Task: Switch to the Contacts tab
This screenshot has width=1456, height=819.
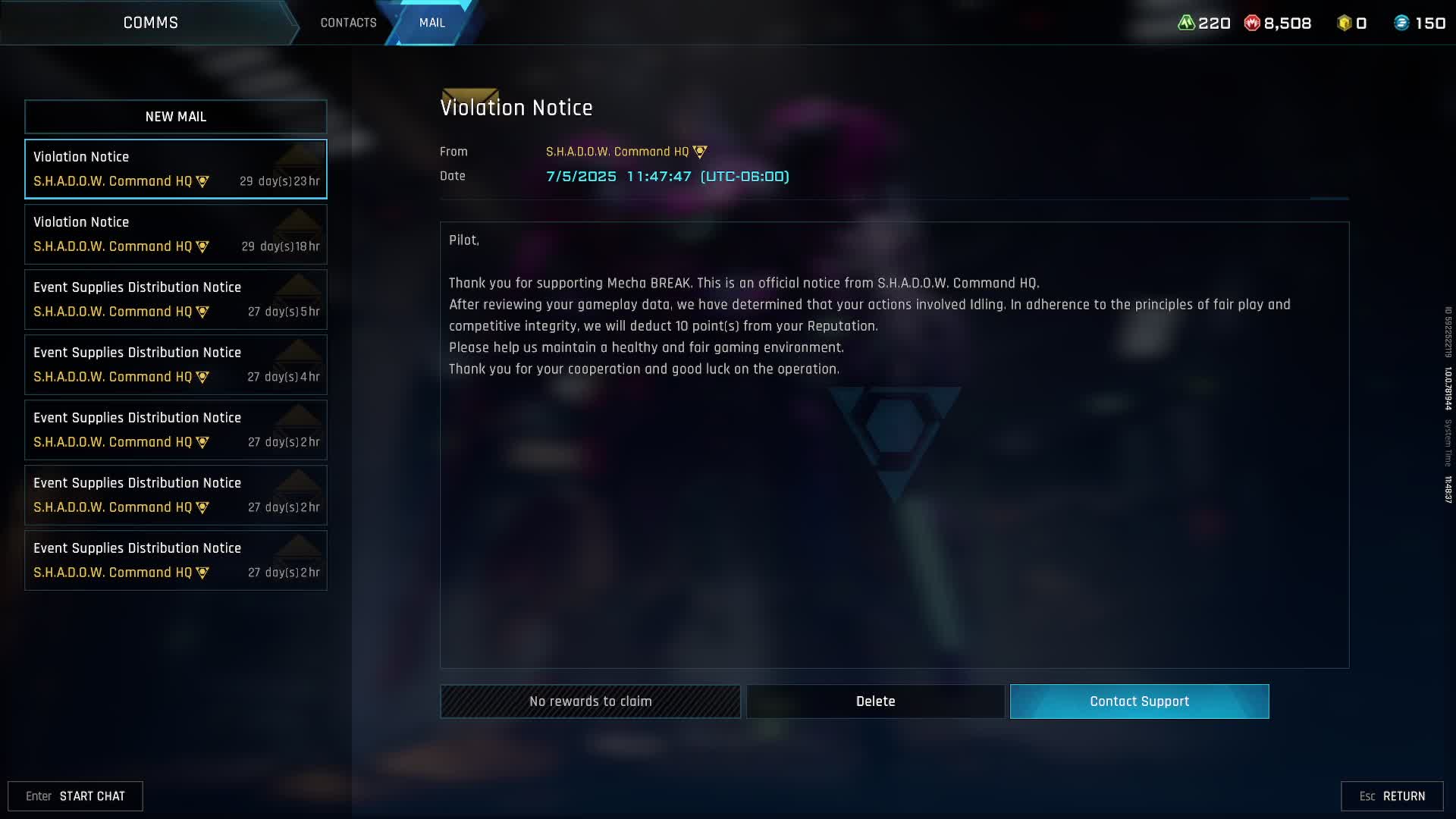Action: click(x=348, y=23)
